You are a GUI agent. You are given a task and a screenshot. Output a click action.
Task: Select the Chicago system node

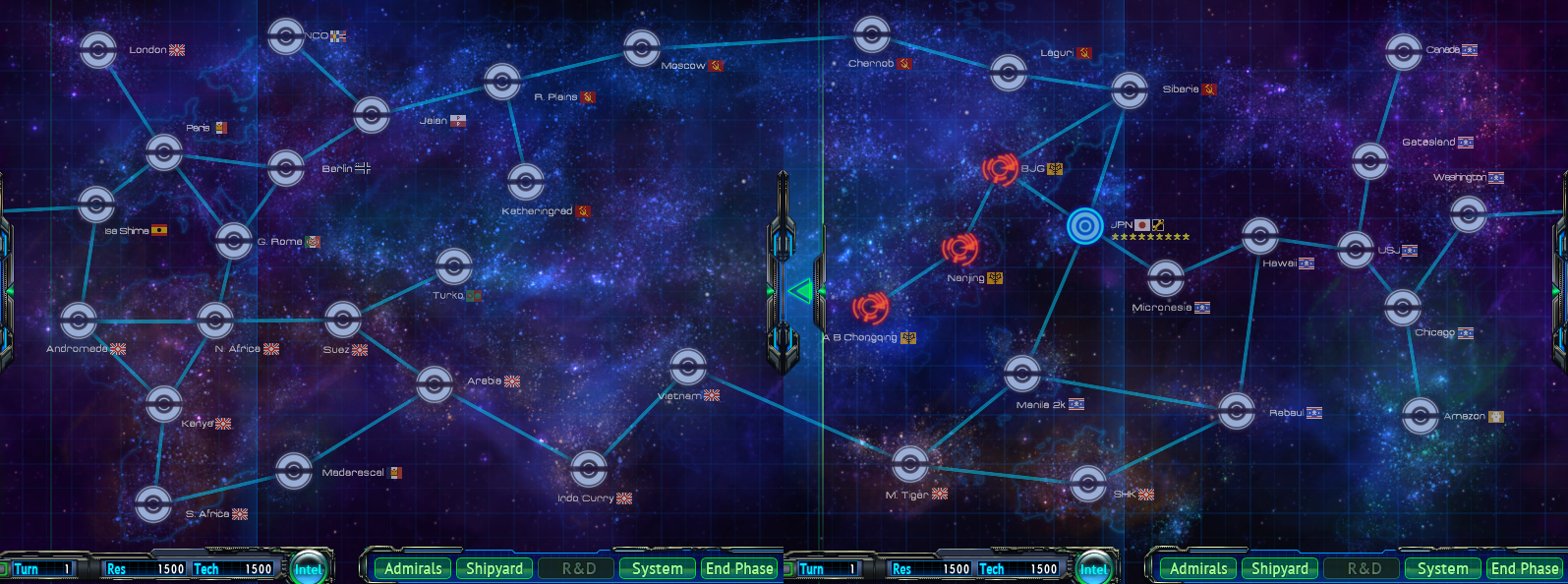[x=1403, y=308]
